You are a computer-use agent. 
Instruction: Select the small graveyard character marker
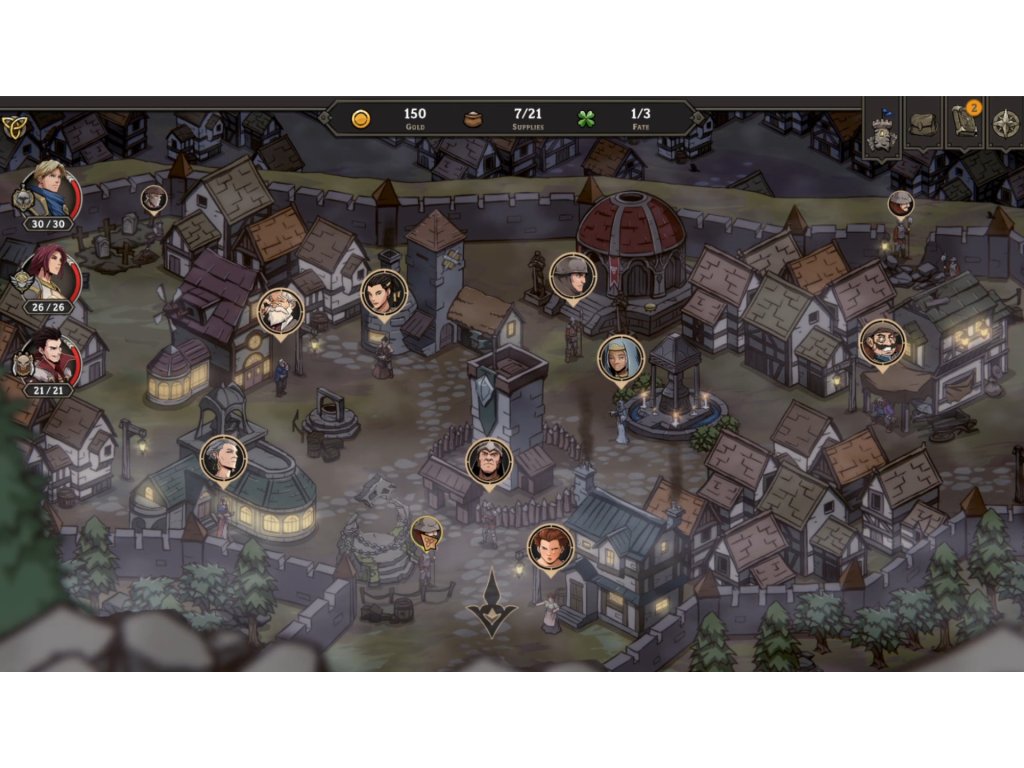click(153, 198)
